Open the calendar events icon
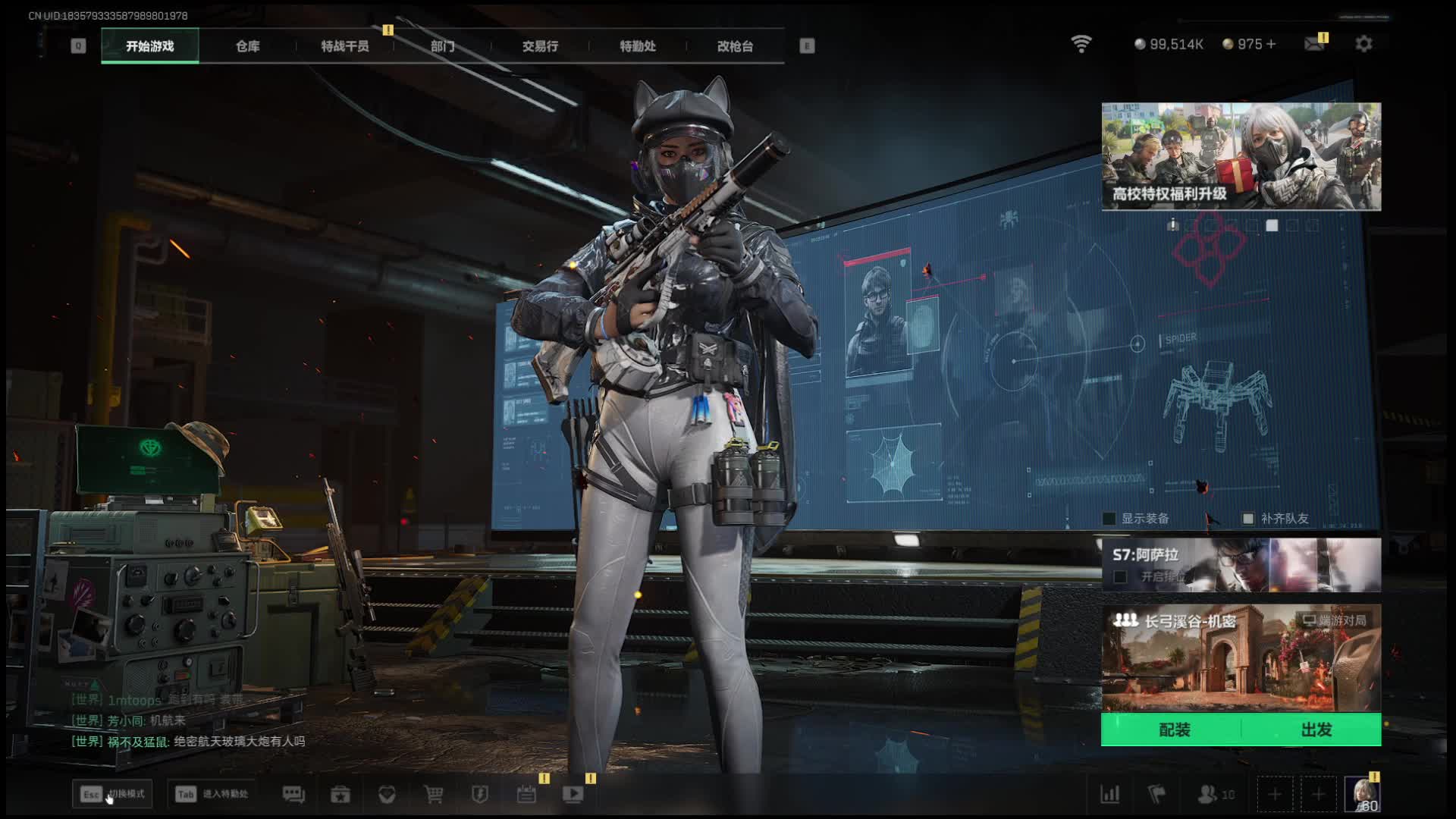Image resolution: width=1456 pixels, height=819 pixels. (x=526, y=794)
